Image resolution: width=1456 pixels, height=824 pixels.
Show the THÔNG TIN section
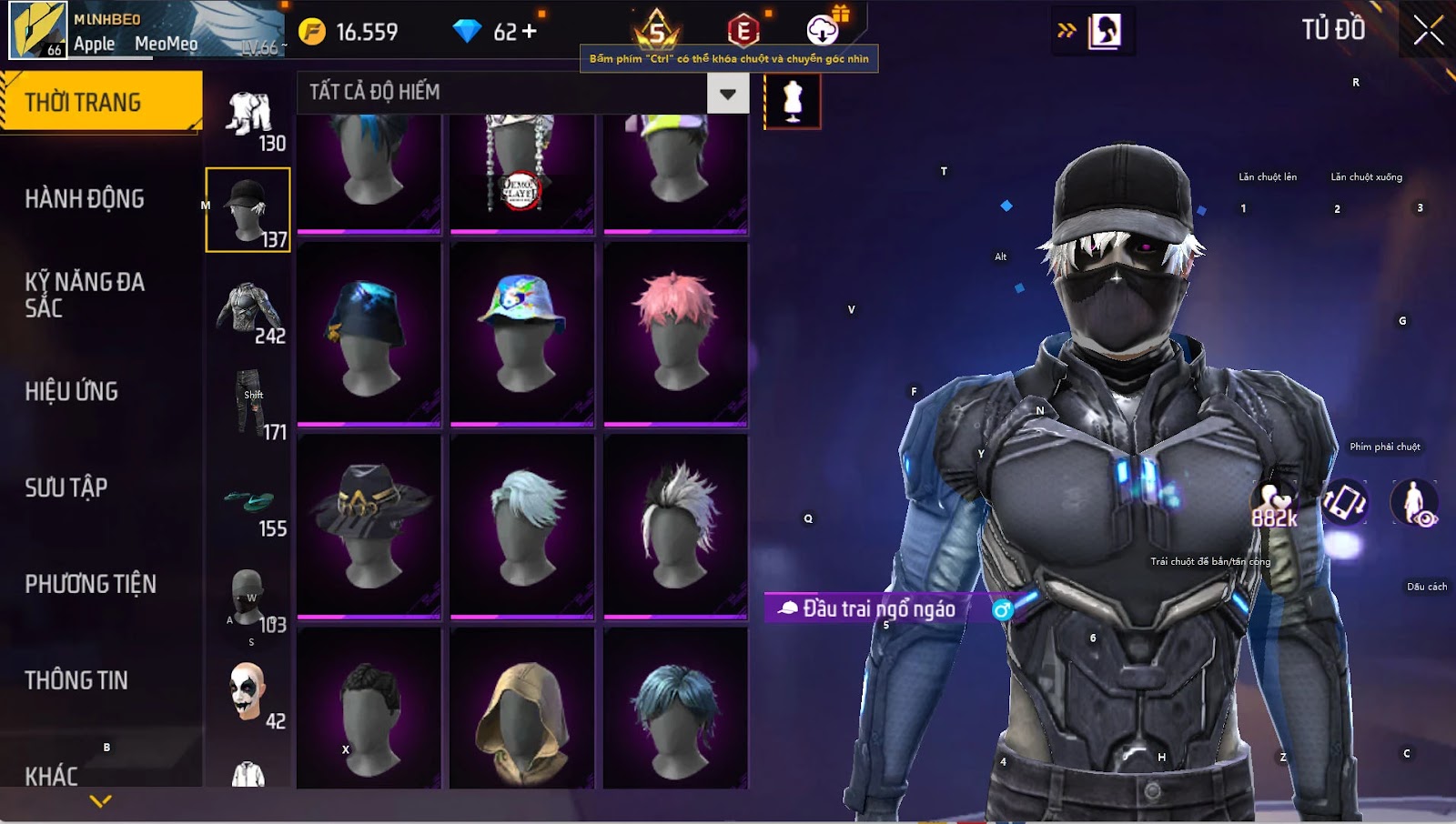[76, 680]
